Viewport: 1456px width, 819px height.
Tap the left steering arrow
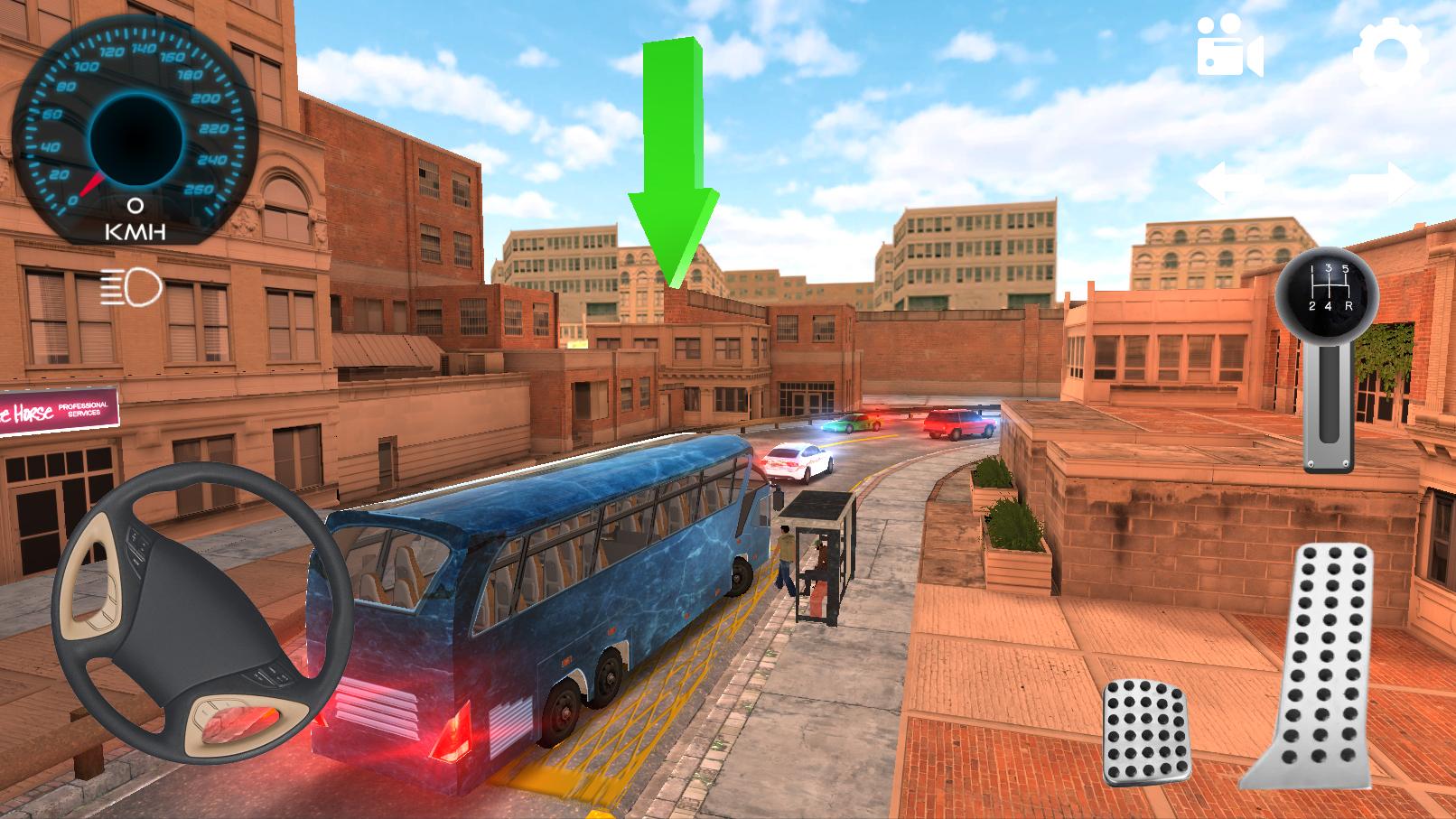coord(1230,183)
